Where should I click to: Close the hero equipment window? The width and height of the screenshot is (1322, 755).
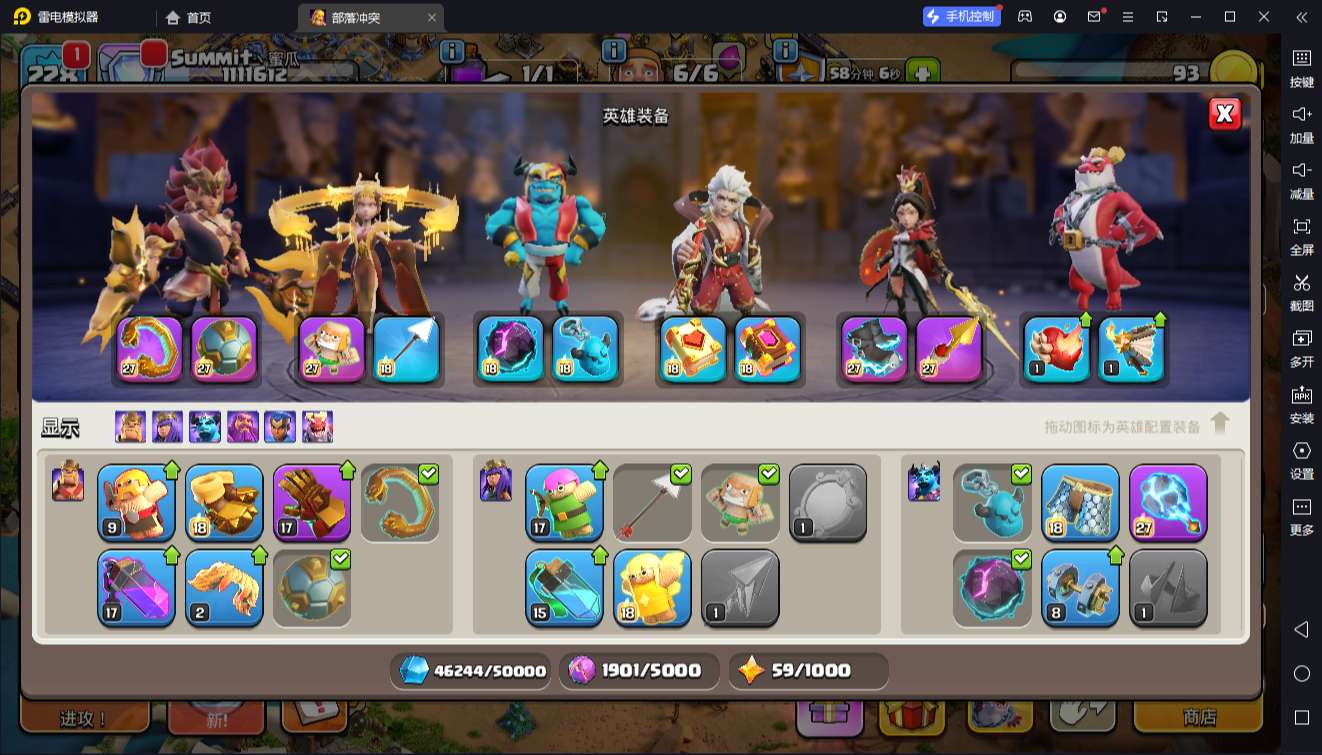tap(1225, 114)
